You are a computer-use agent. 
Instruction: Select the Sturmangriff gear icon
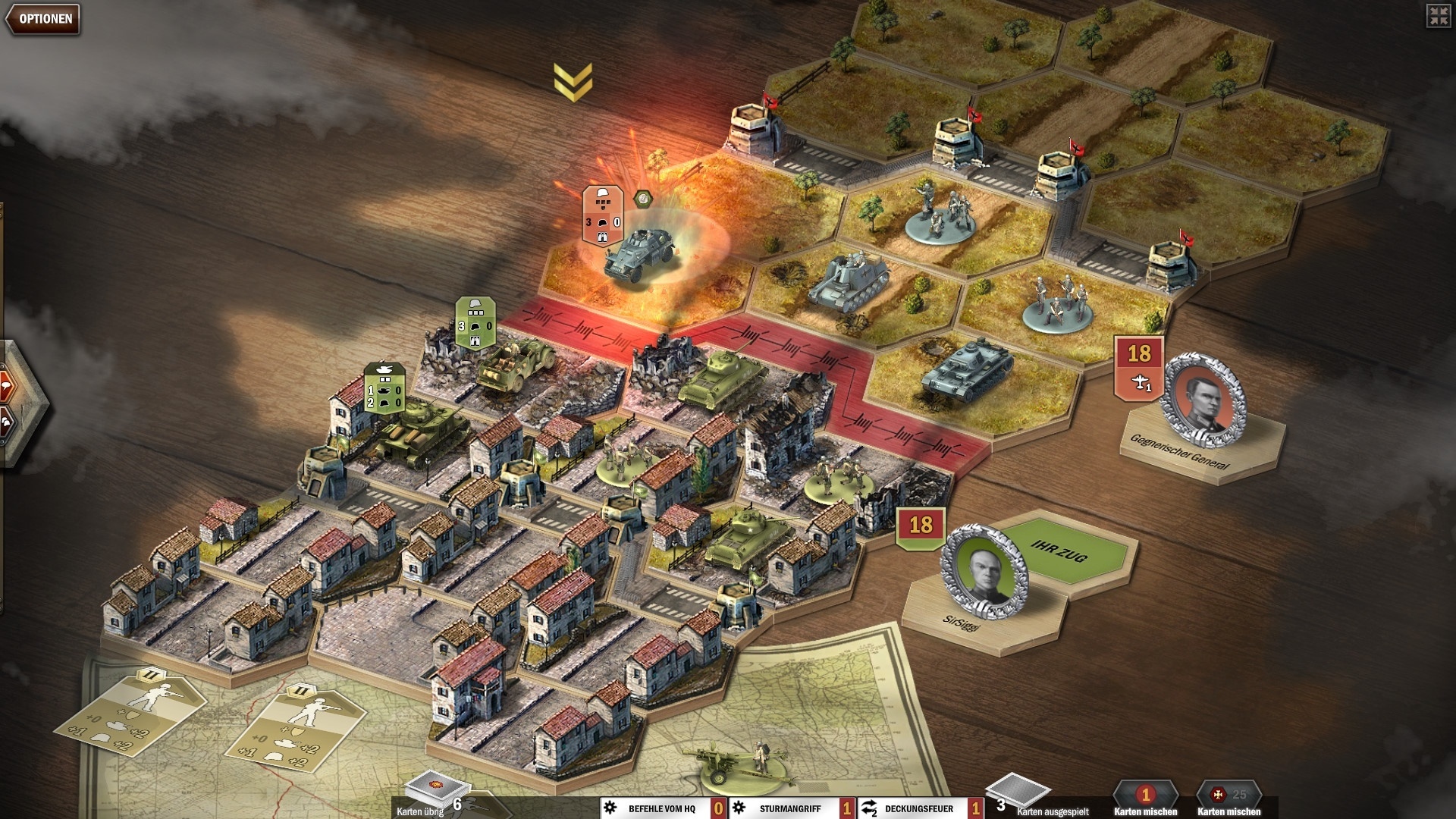tap(739, 808)
